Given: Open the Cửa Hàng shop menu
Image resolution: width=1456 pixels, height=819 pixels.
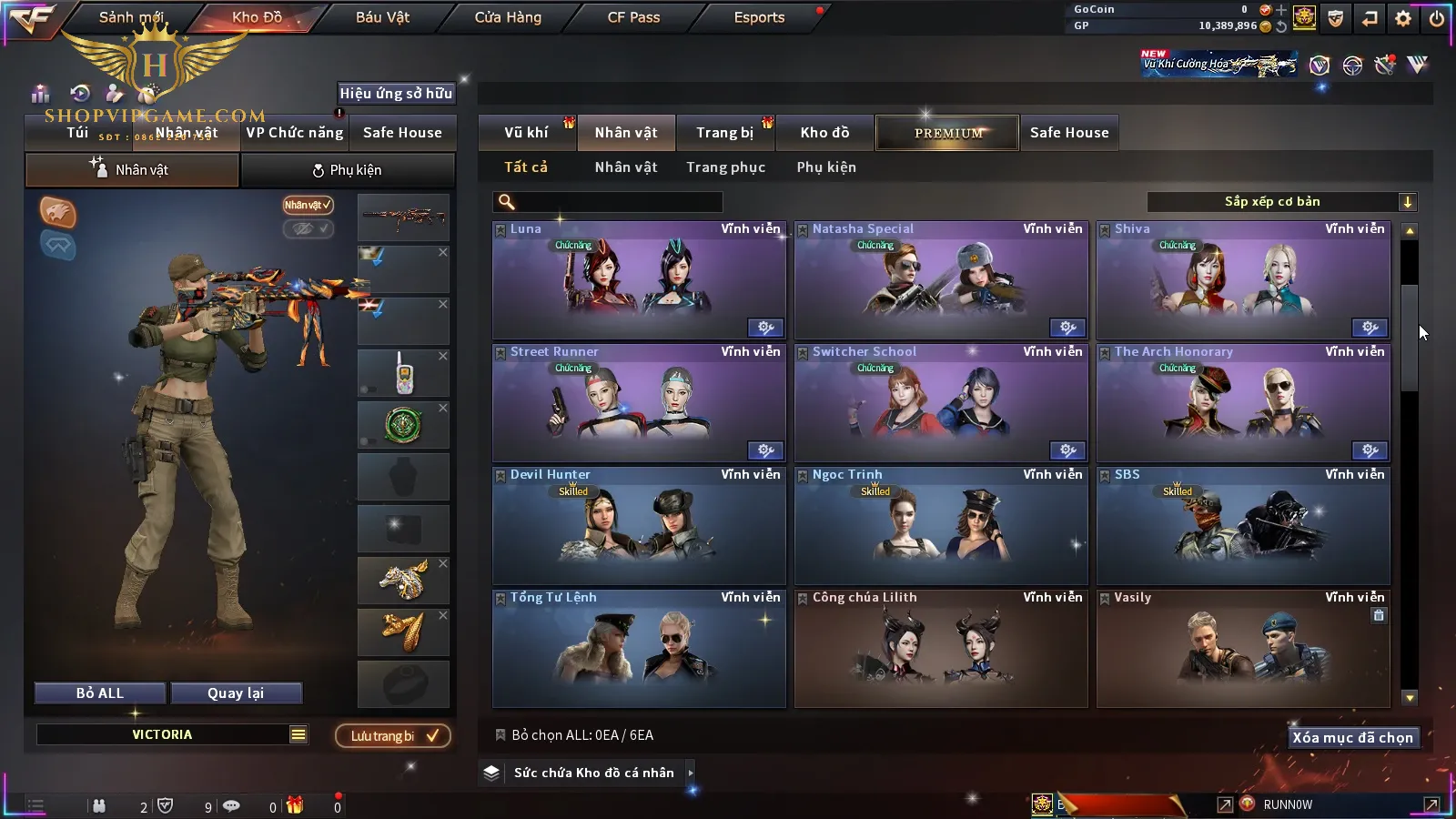Looking at the screenshot, I should [x=508, y=17].
